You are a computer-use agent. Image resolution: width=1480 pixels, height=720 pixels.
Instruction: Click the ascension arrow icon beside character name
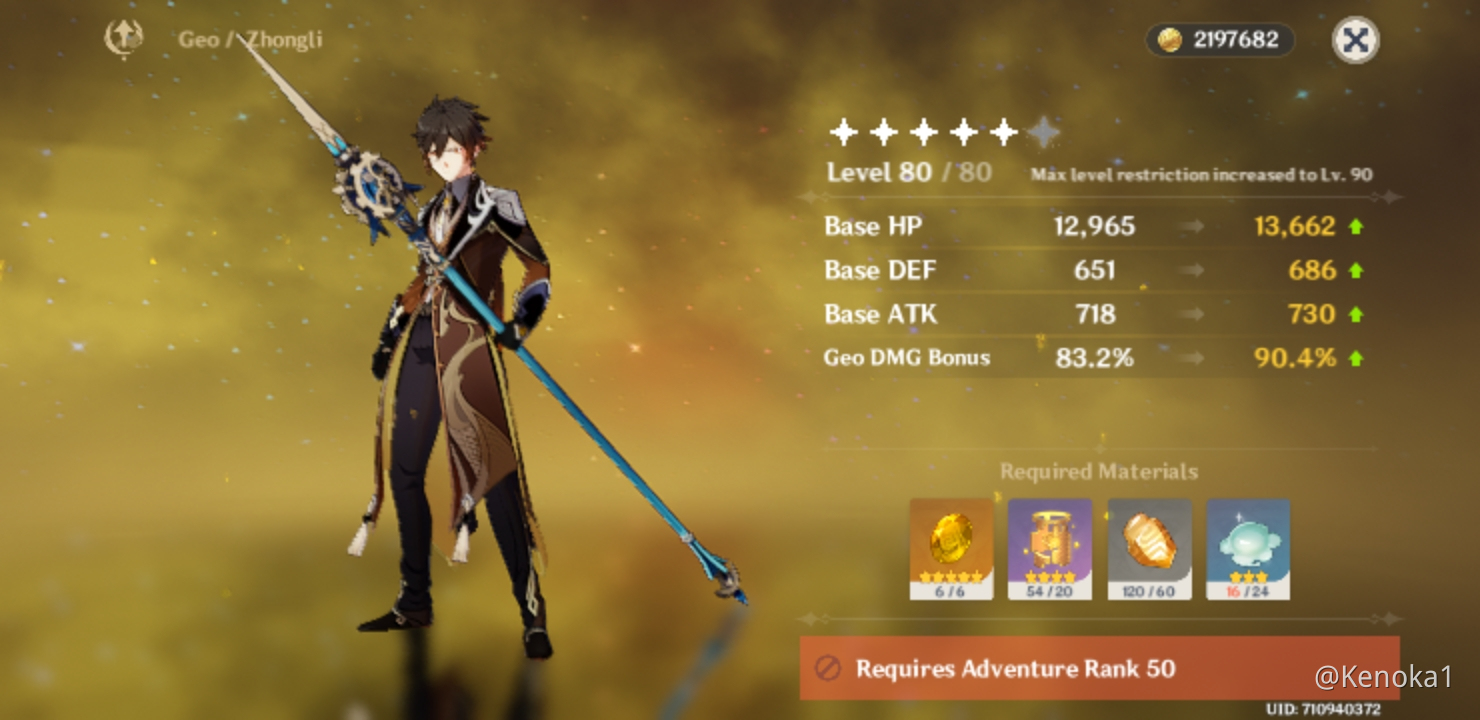(124, 37)
